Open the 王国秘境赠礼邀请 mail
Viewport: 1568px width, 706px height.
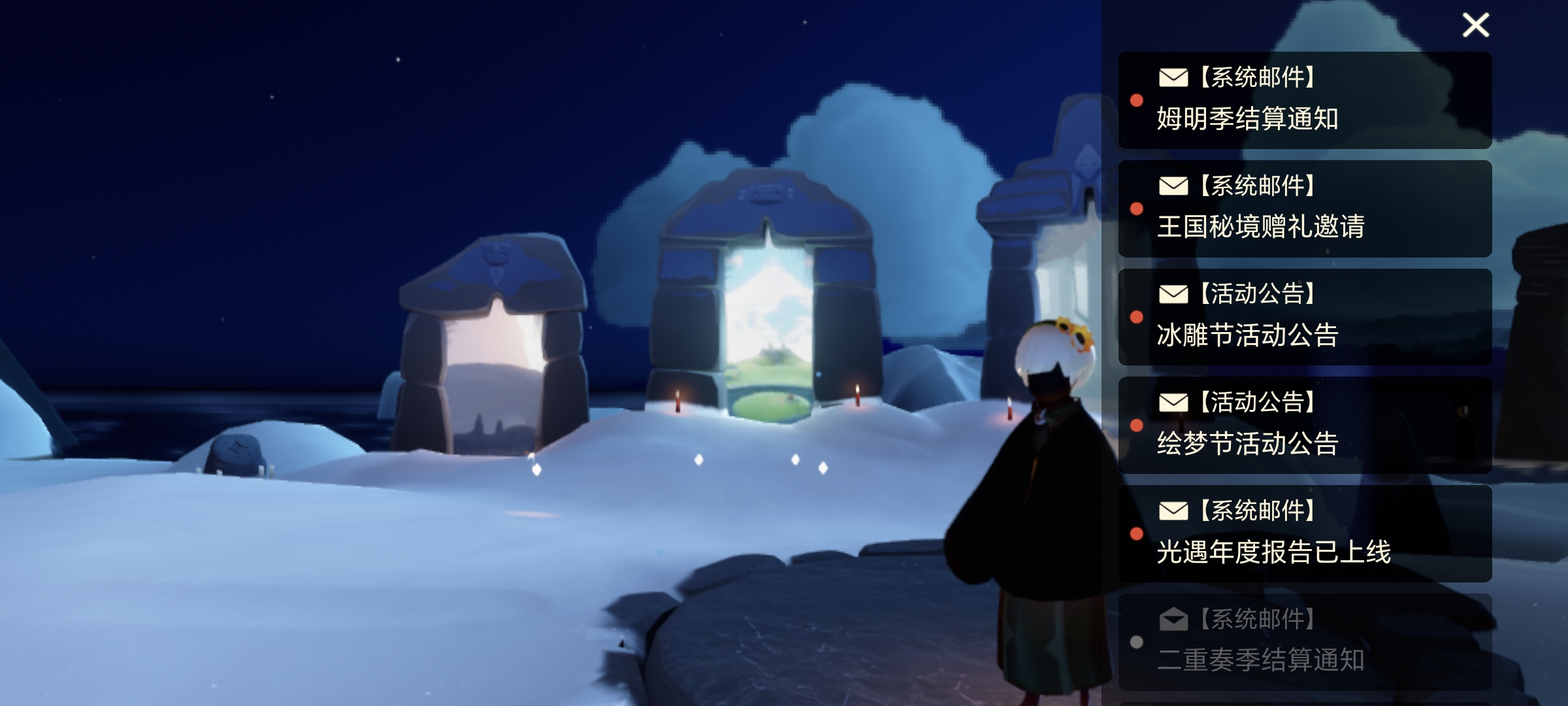pyautogui.click(x=1305, y=209)
